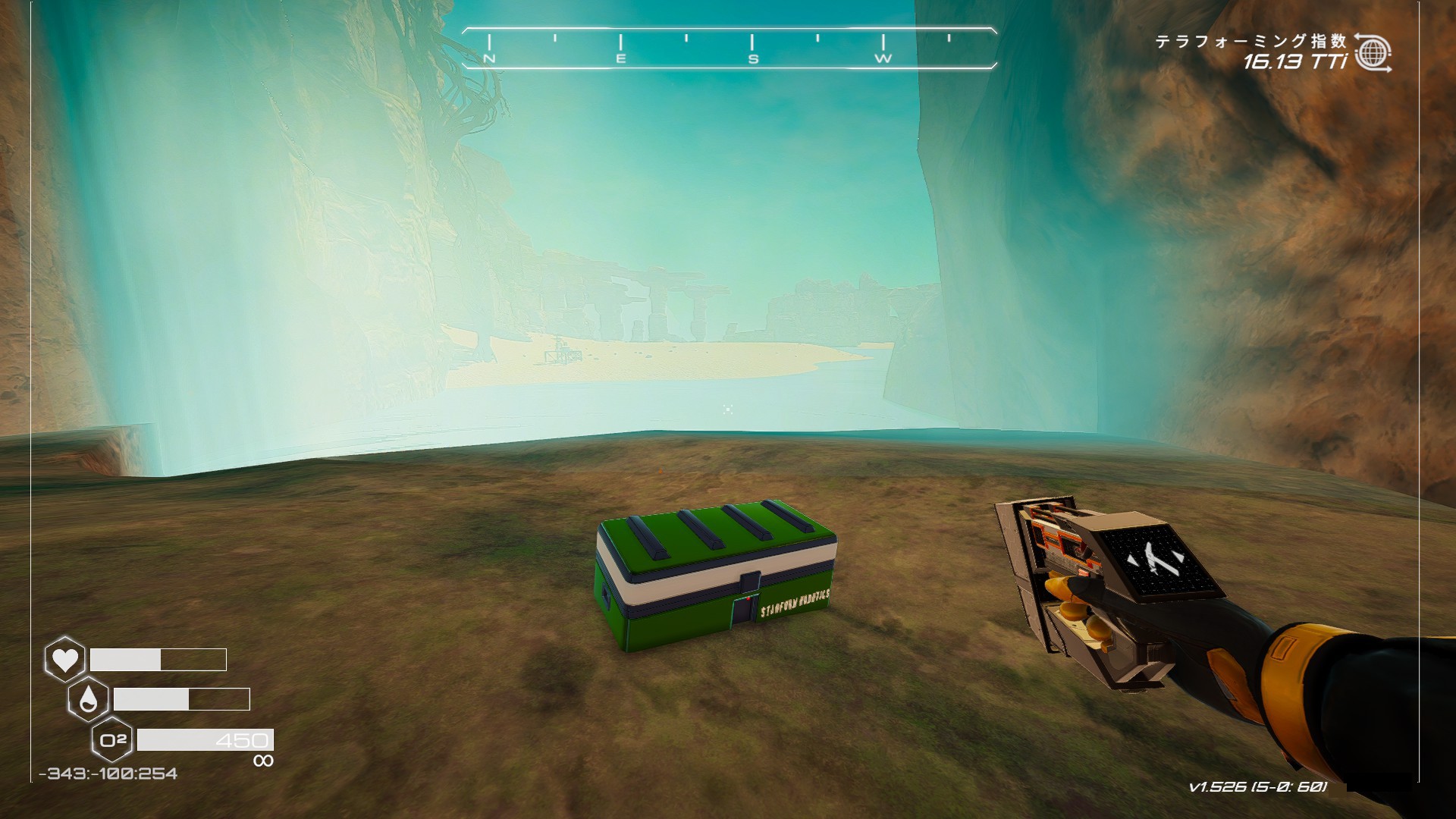Image resolution: width=1456 pixels, height=819 pixels.
Task: Select the water droplet thirst icon
Action: point(88,699)
